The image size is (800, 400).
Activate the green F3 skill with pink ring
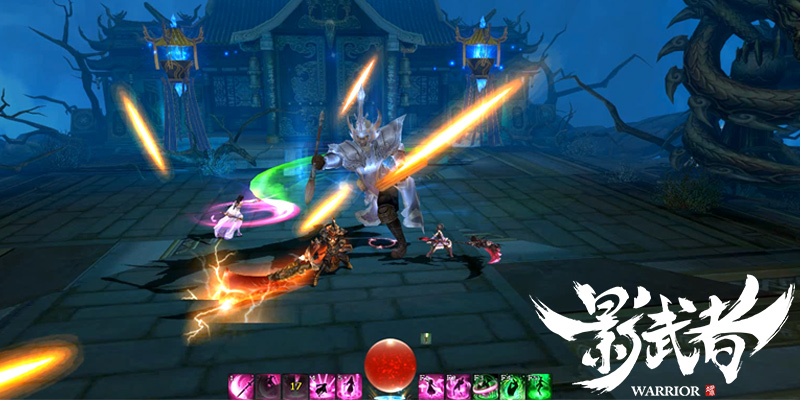(484, 385)
